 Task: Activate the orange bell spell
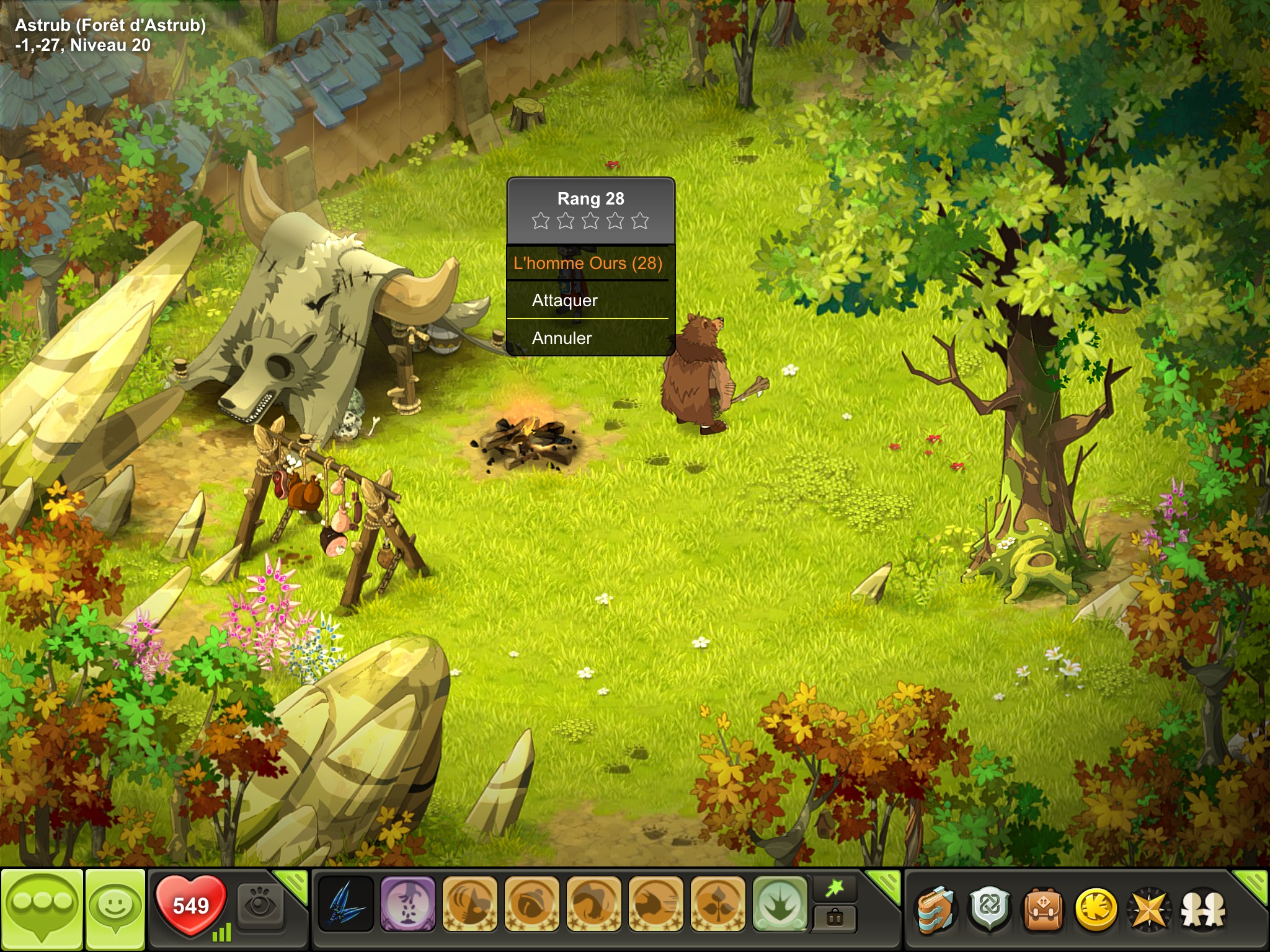[x=531, y=904]
